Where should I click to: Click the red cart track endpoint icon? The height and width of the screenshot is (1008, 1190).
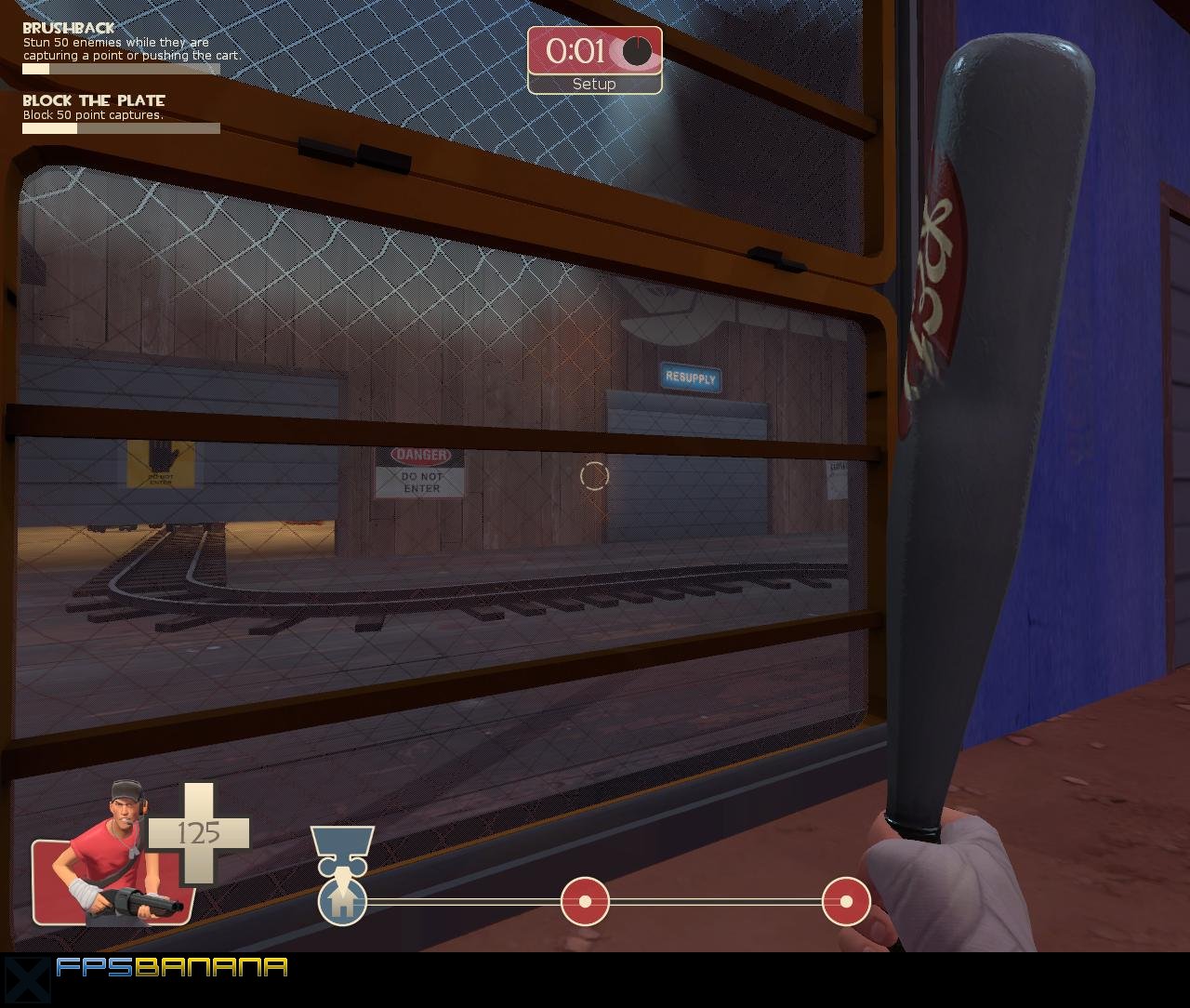[844, 900]
